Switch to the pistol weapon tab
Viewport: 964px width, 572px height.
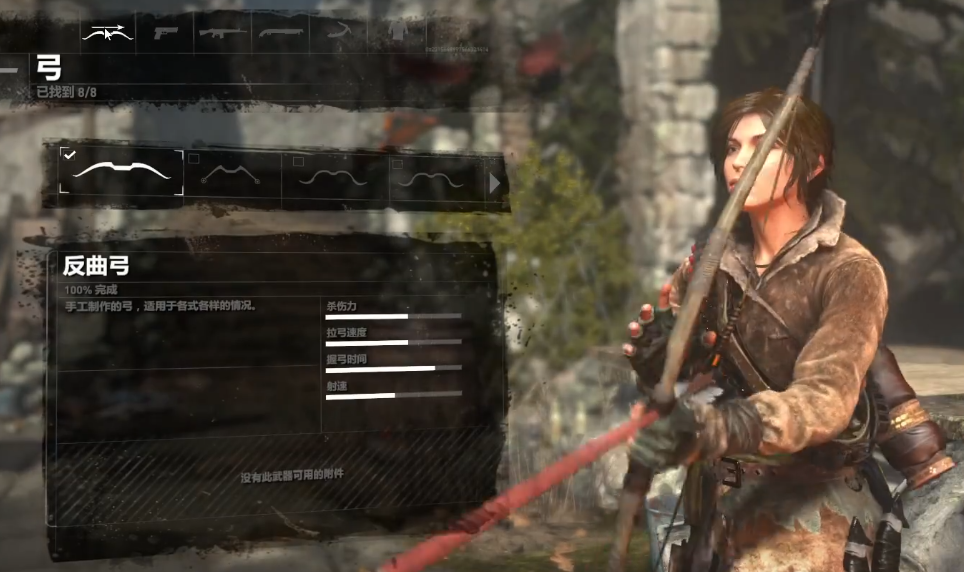tap(164, 32)
